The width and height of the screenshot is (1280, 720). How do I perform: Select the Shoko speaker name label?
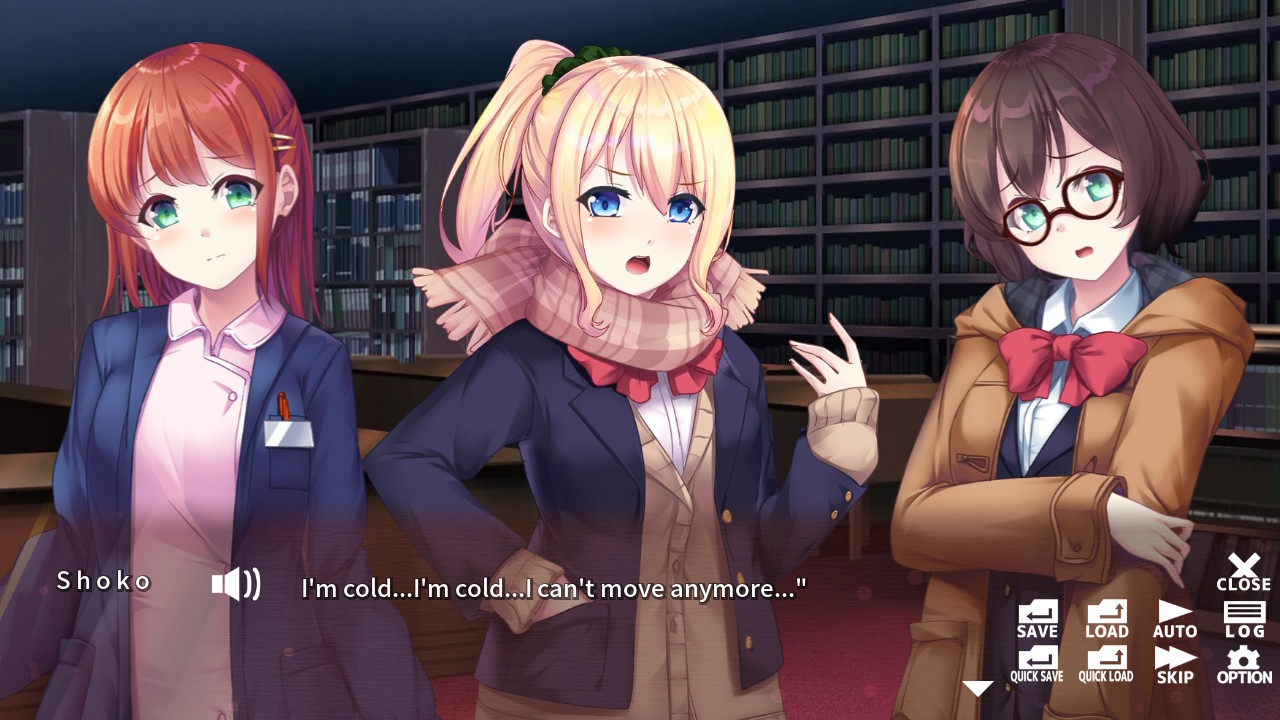coord(103,580)
